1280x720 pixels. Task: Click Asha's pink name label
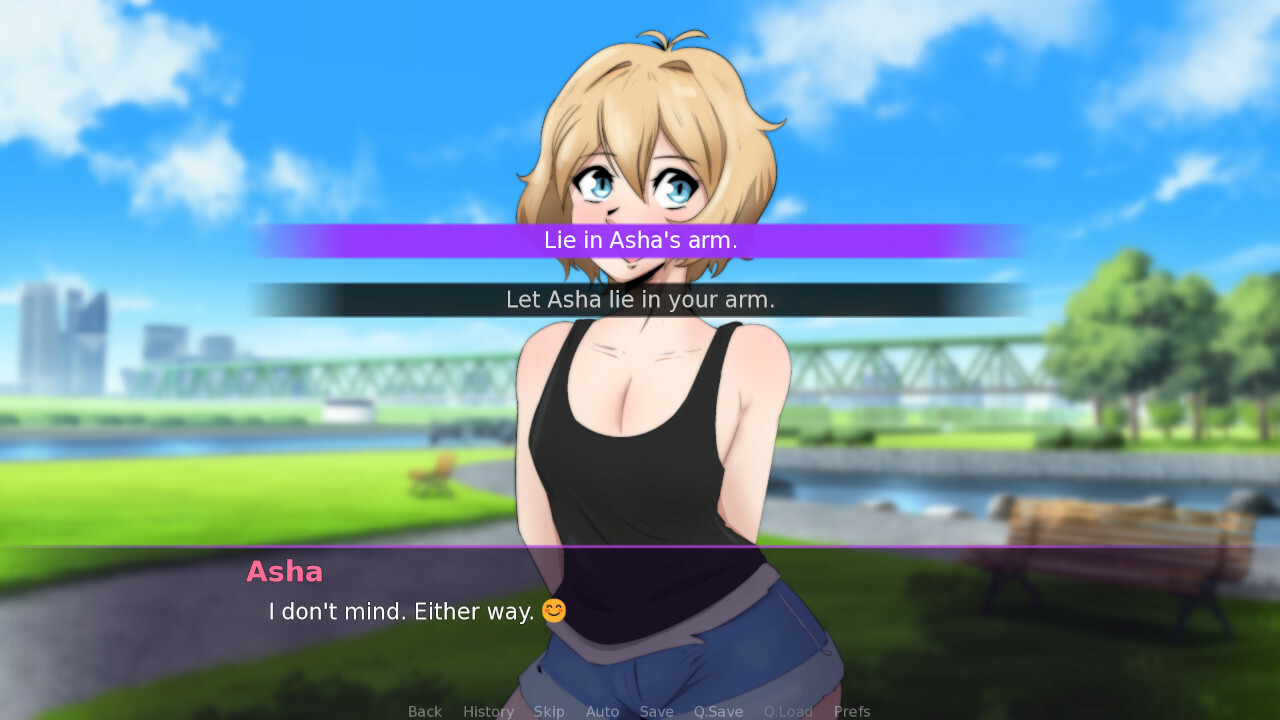click(x=284, y=572)
